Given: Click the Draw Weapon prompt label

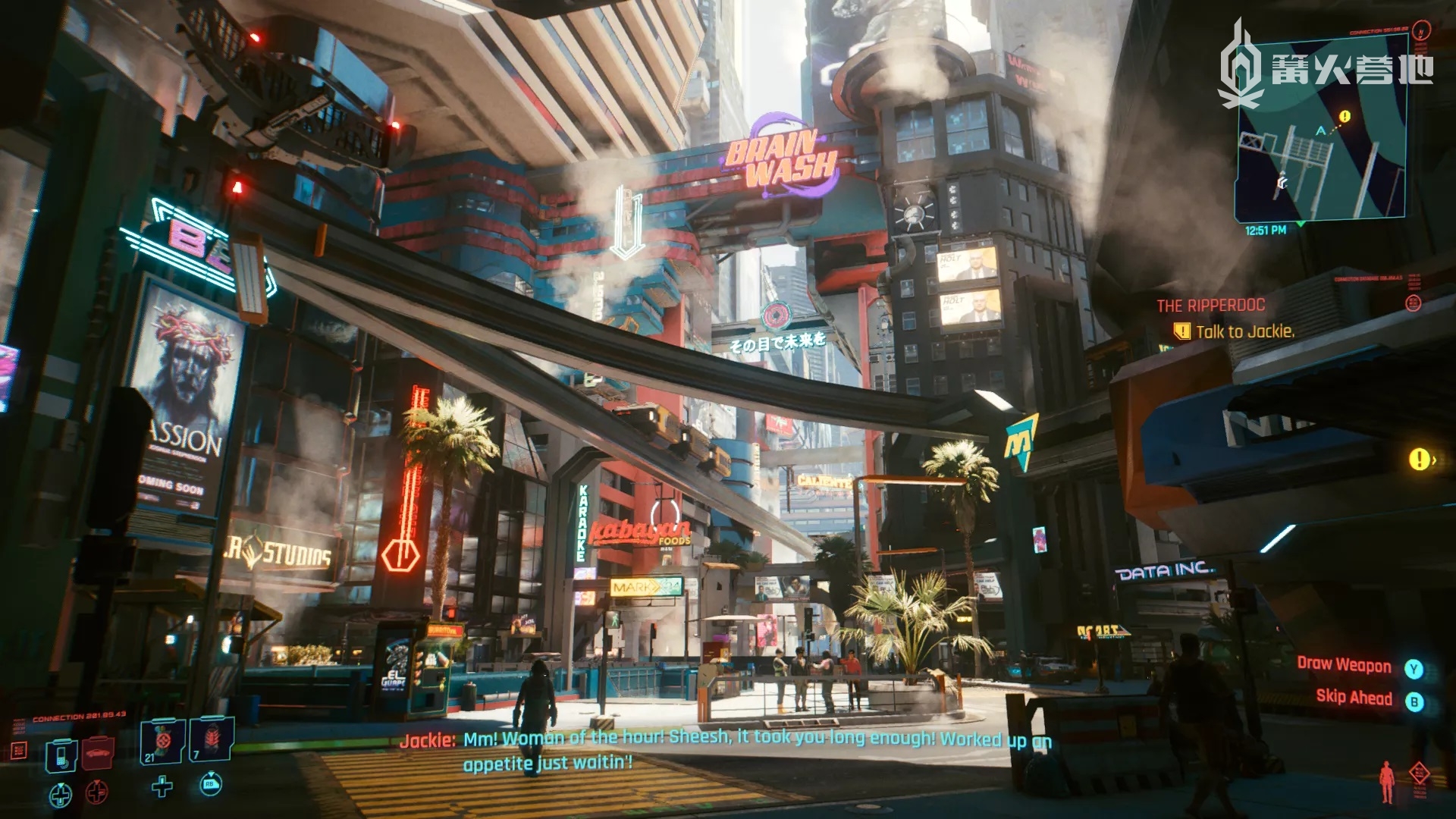Looking at the screenshot, I should (1344, 665).
